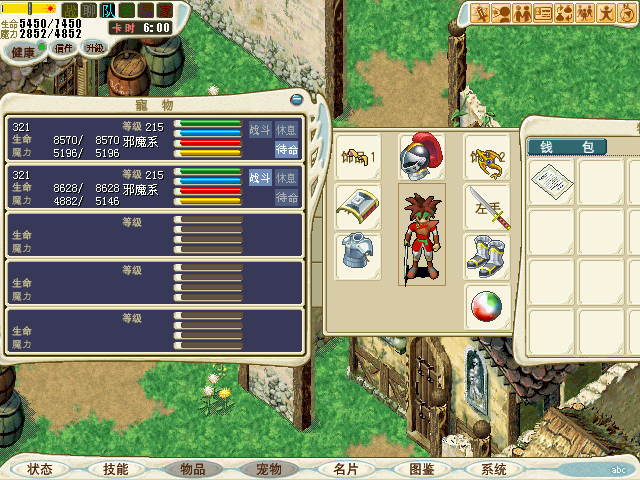Screen dimensions: 640x480
Task: Select the 宠物 pets menu button
Action: tap(269, 469)
